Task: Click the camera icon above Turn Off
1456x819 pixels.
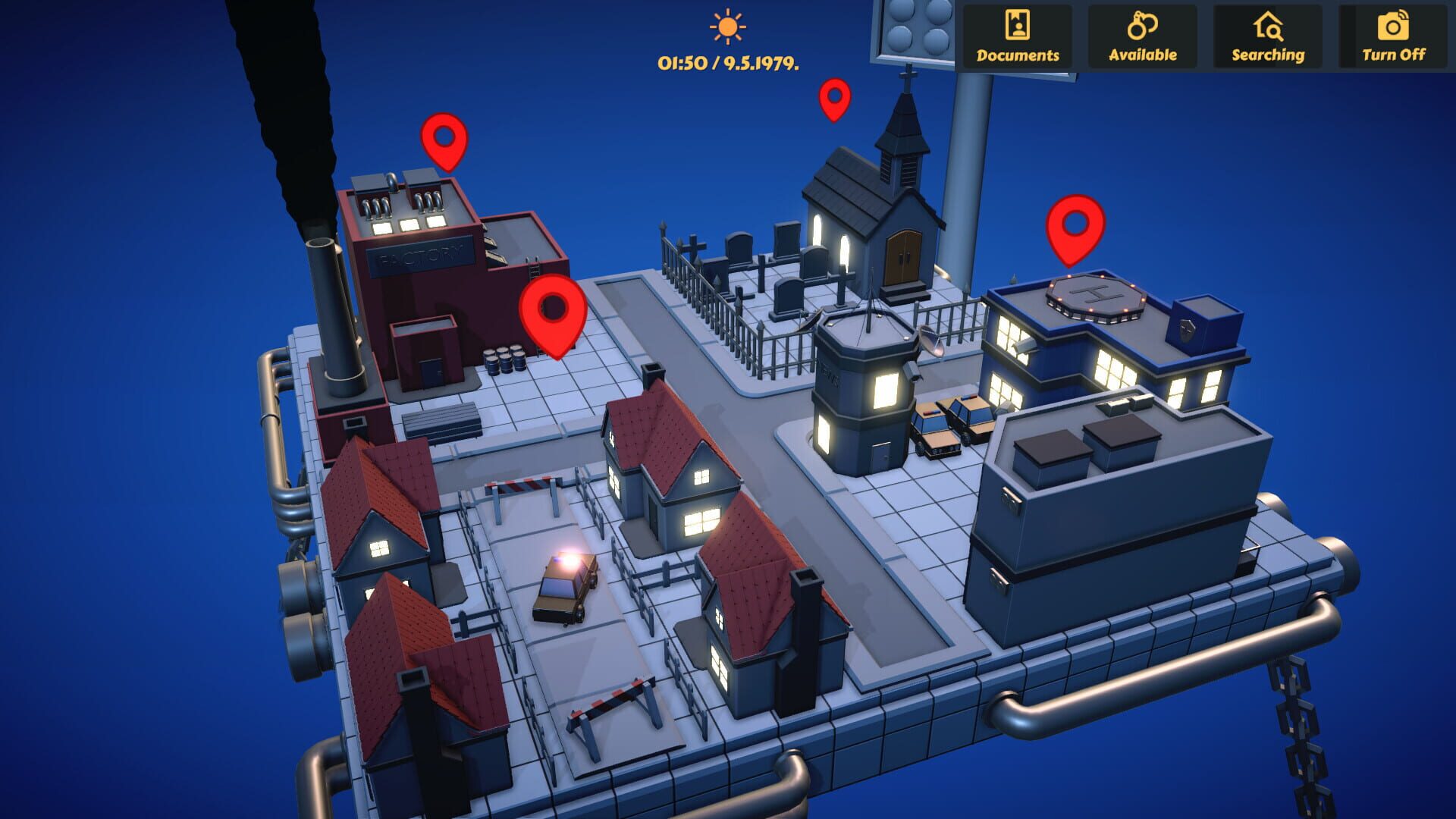Action: tap(1392, 25)
